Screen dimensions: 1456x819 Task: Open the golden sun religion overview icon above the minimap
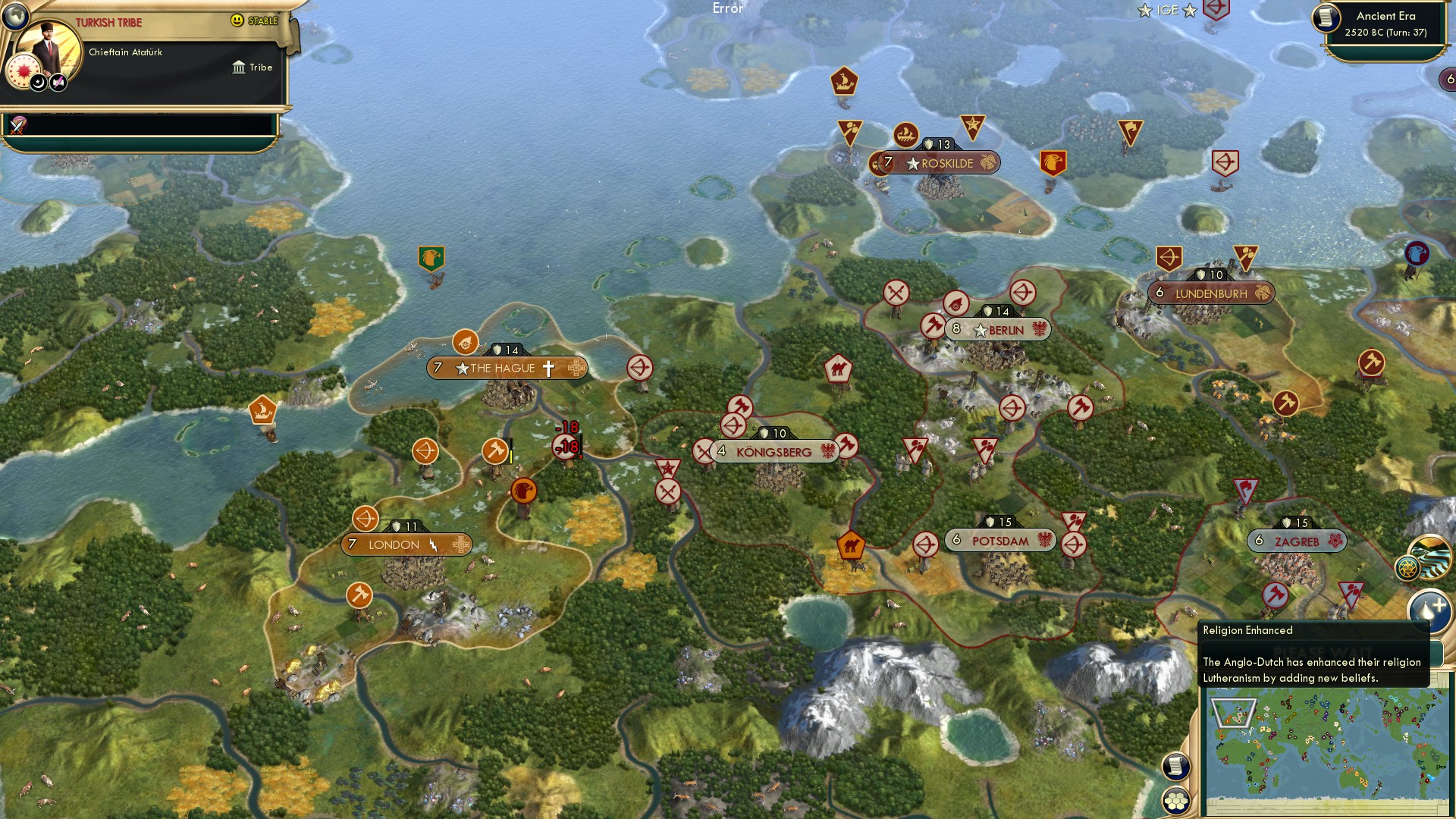point(1408,568)
